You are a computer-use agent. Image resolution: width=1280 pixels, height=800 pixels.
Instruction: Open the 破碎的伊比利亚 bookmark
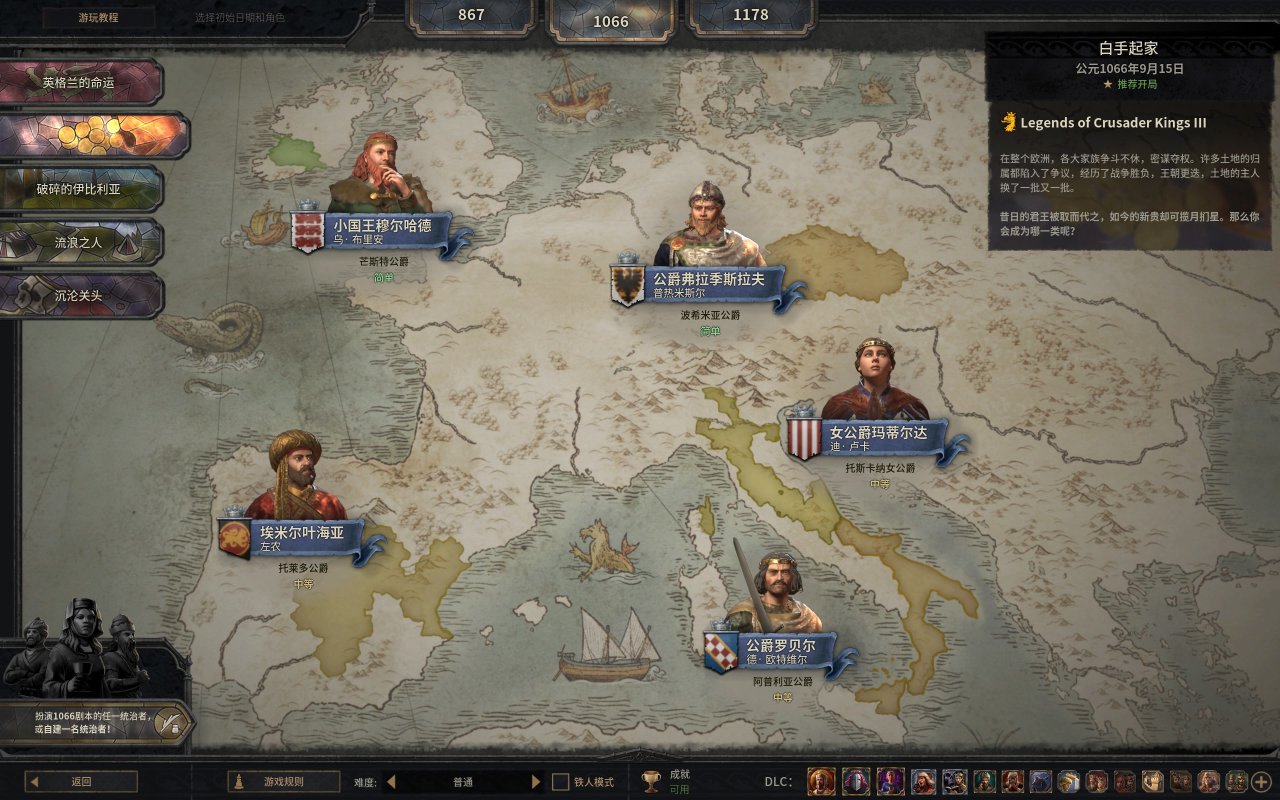(80, 189)
